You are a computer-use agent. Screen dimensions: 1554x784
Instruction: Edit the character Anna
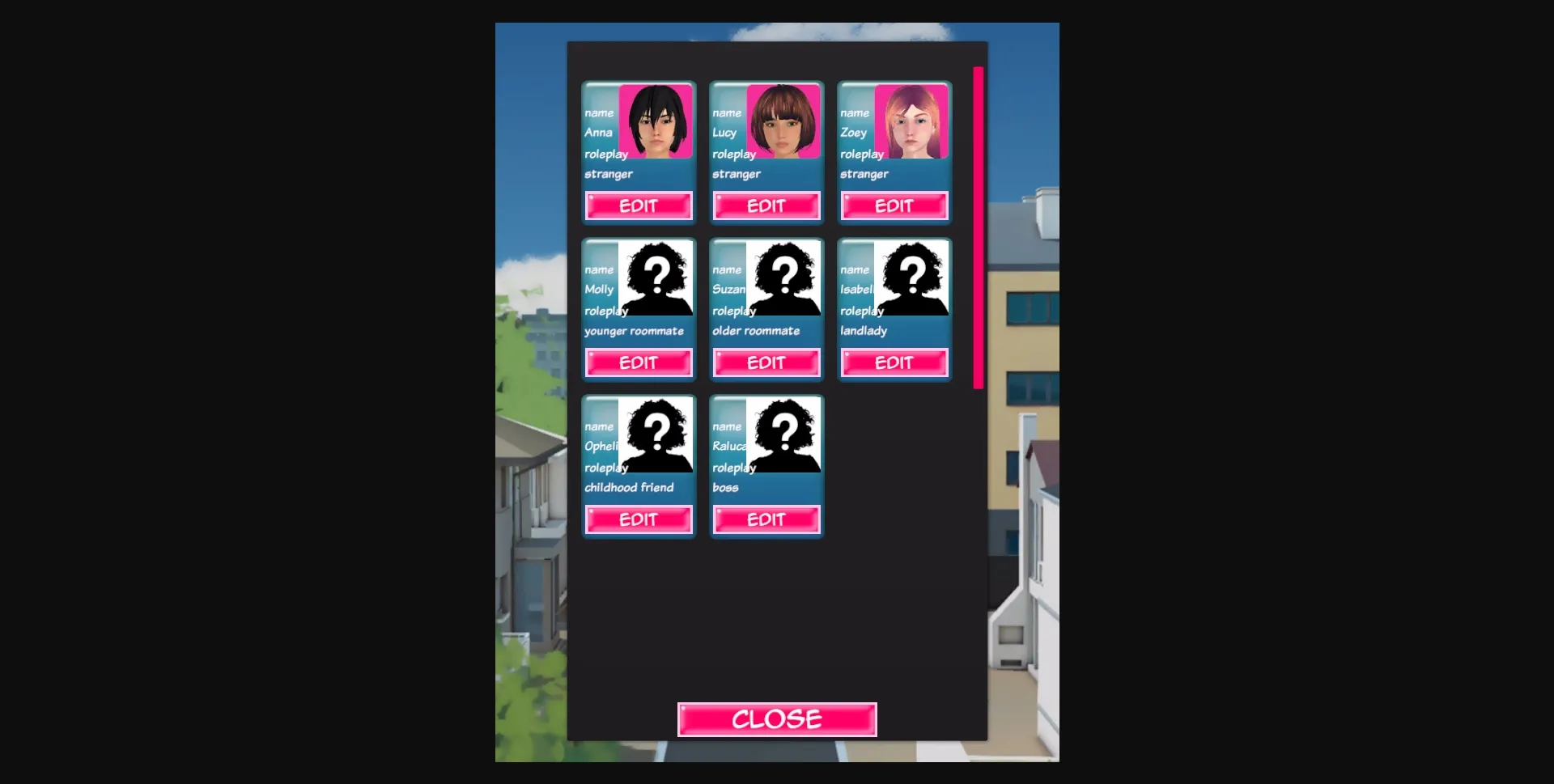pyautogui.click(x=638, y=206)
